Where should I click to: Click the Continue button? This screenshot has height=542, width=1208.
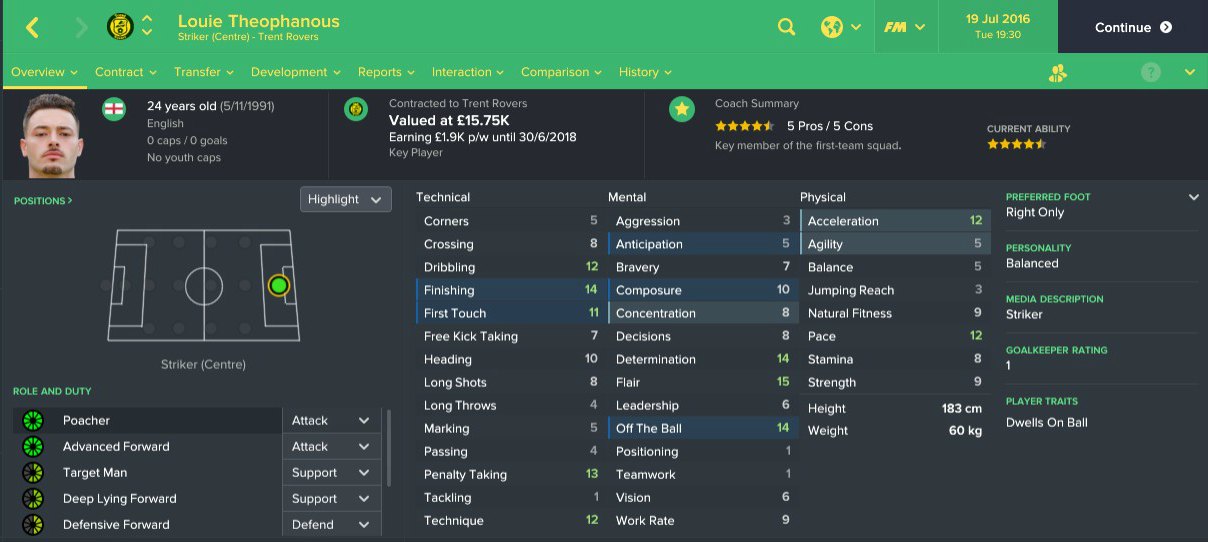pyautogui.click(x=1132, y=27)
